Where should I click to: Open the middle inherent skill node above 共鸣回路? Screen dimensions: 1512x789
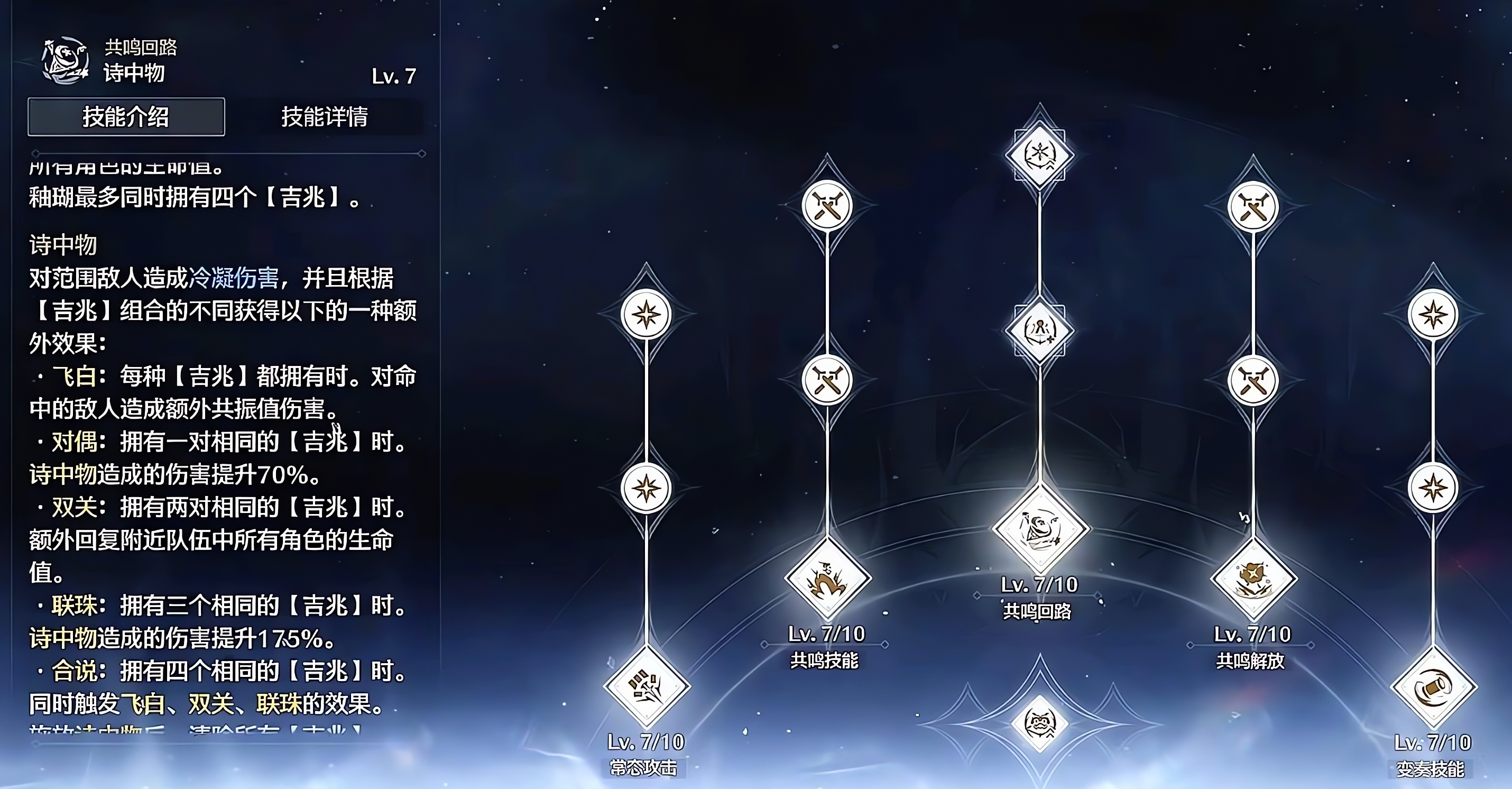click(1039, 331)
